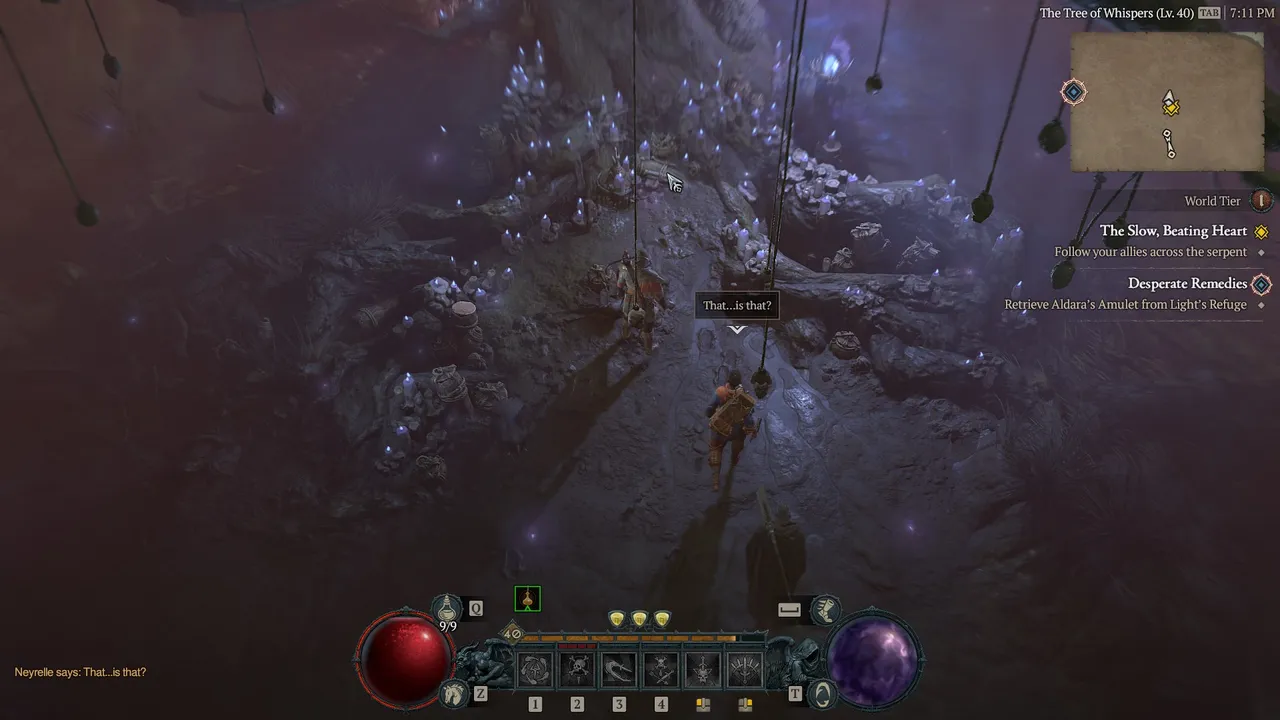Viewport: 1280px width, 720px height.
Task: Open the parchment minimap
Action: [1167, 102]
